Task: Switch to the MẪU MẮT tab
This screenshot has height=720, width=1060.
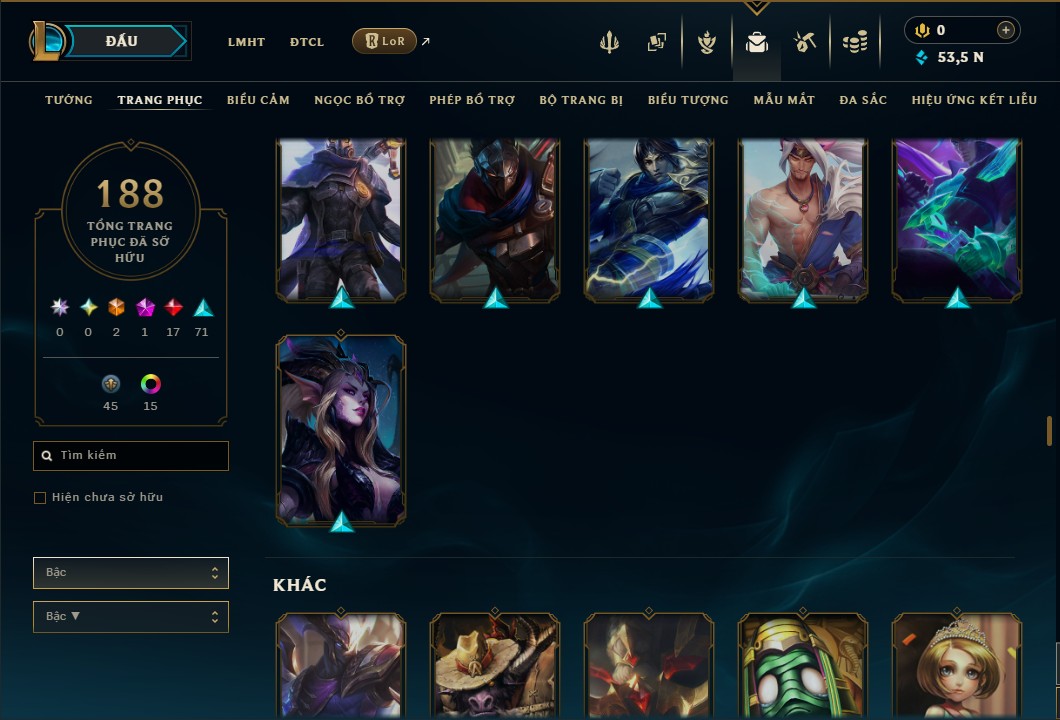Action: click(784, 100)
